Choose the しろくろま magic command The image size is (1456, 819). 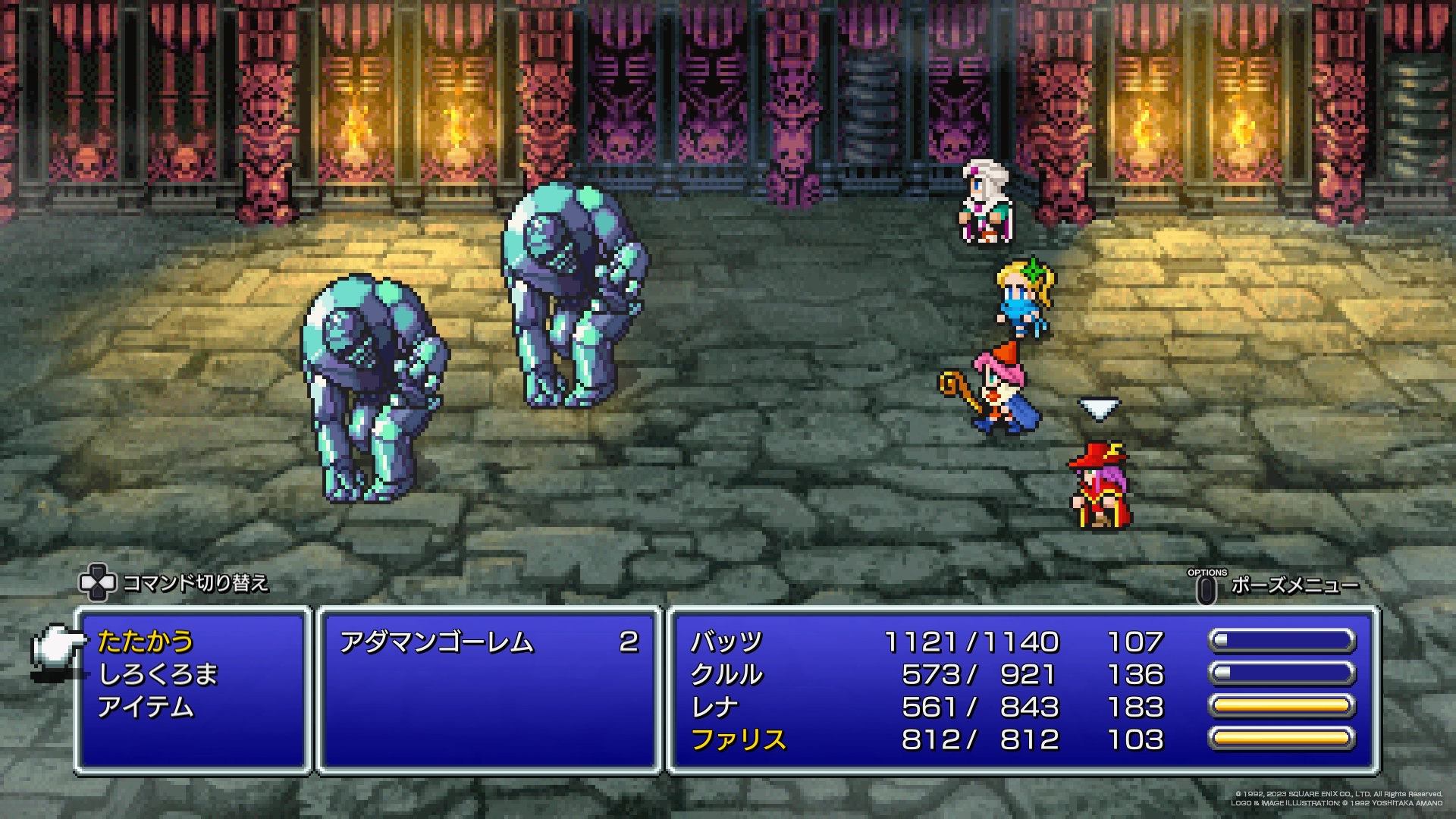pos(158,675)
